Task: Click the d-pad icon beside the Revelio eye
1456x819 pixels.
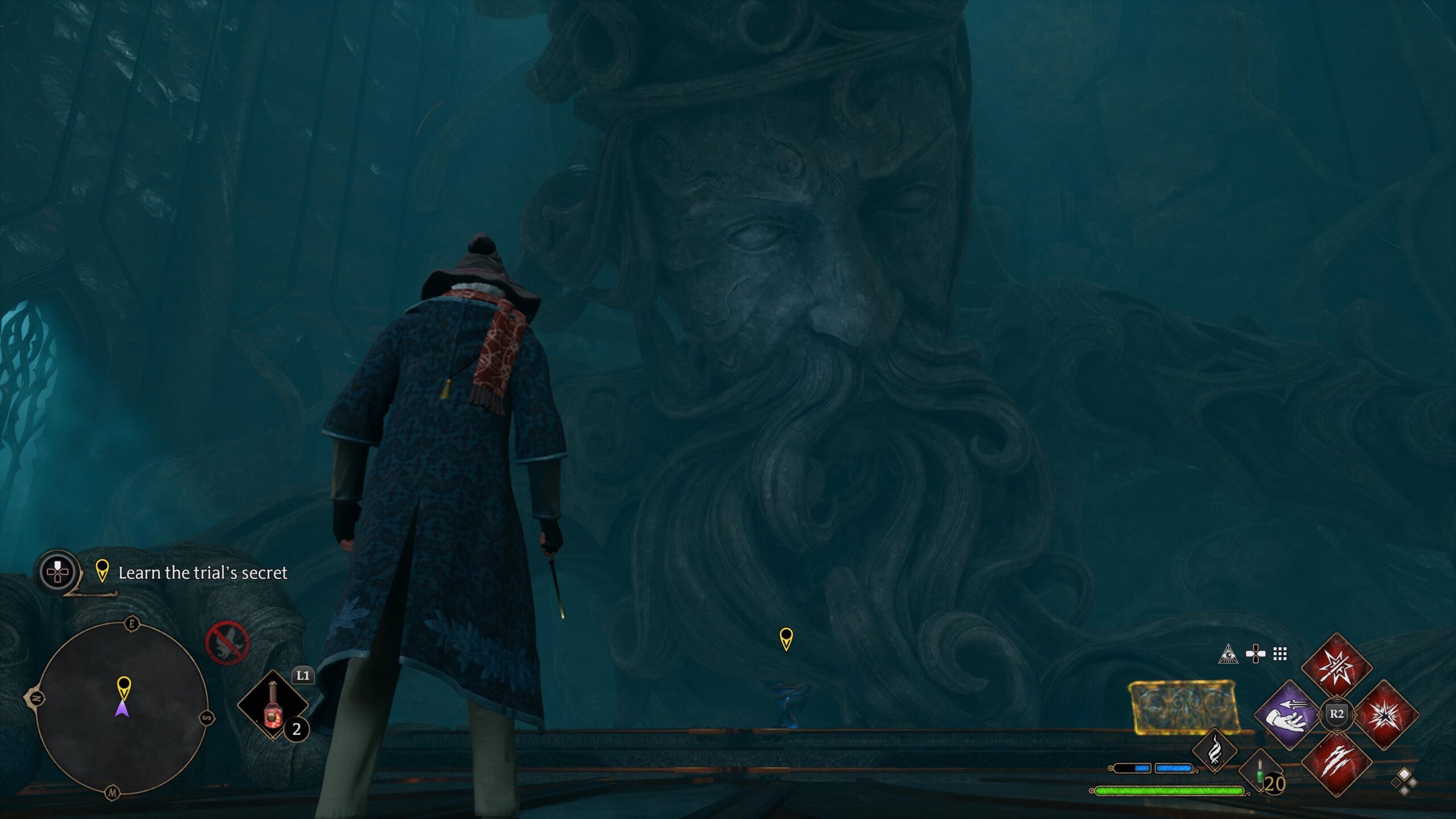Action: pos(1256,654)
